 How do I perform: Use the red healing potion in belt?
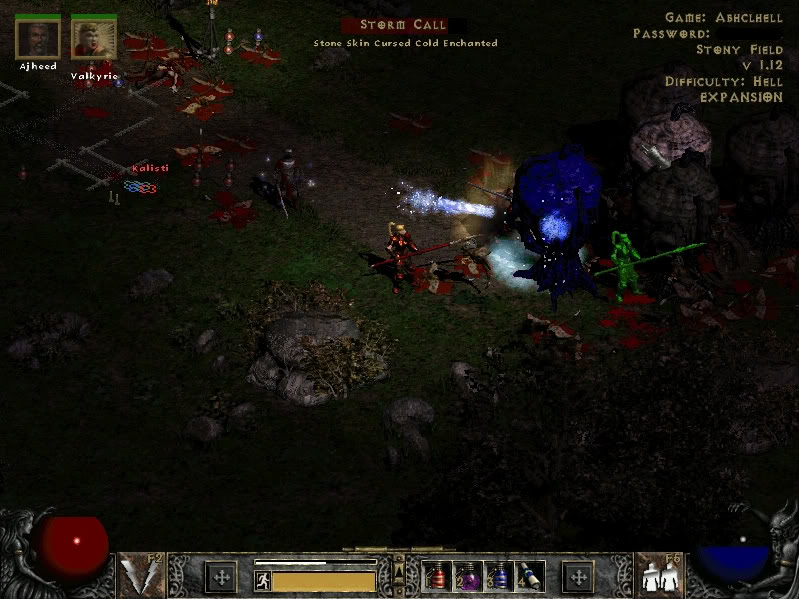pyautogui.click(x=438, y=577)
